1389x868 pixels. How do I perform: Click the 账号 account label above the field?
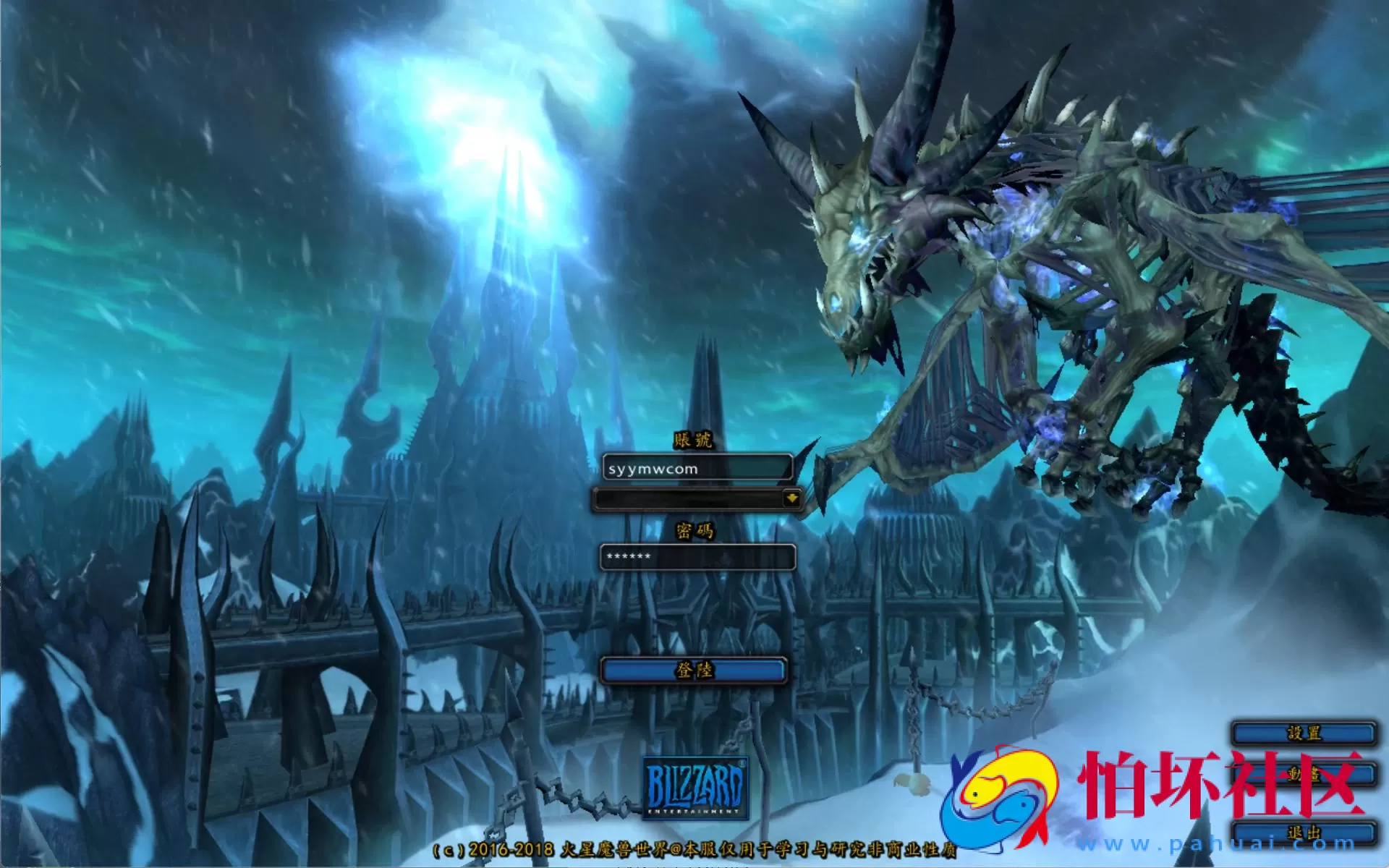693,441
